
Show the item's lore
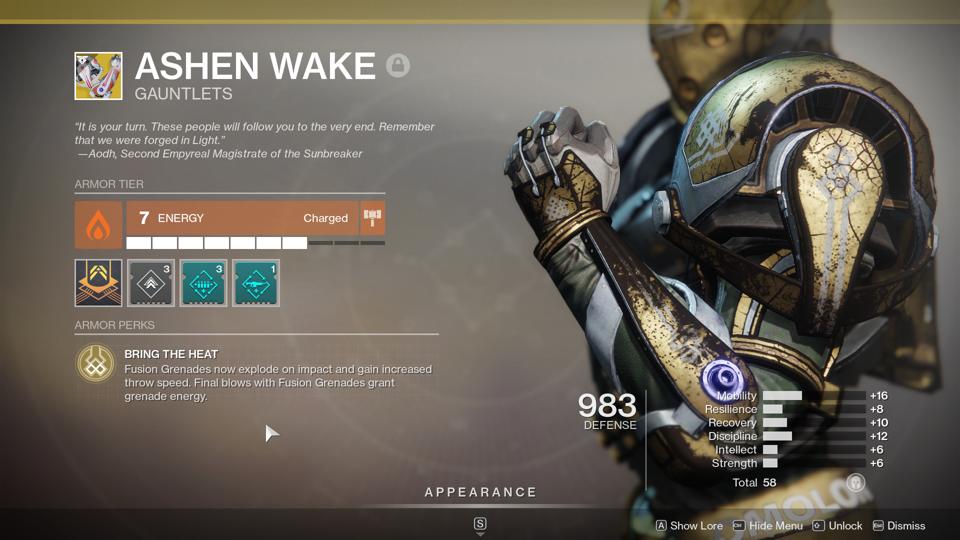(x=689, y=526)
